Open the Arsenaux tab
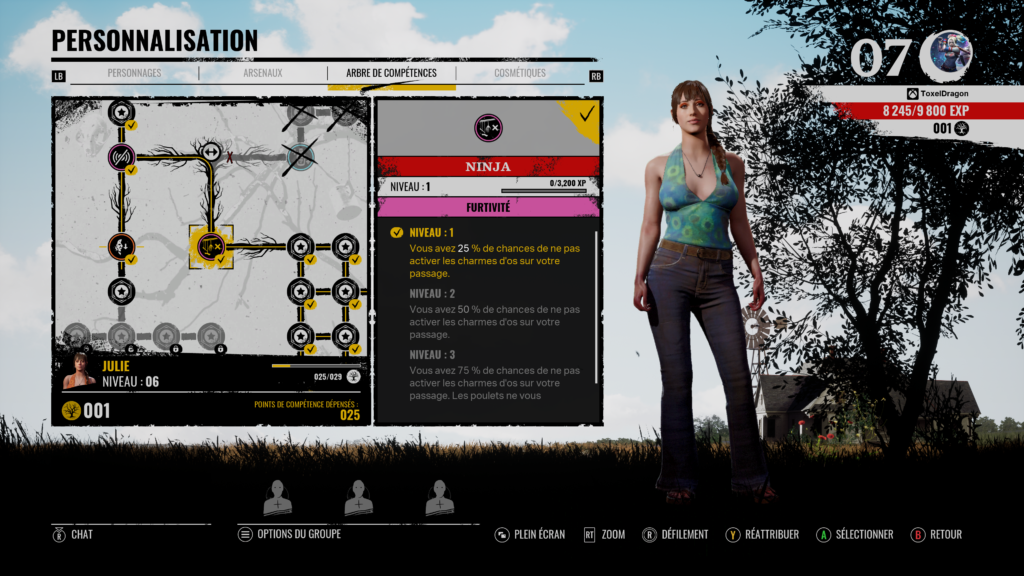The height and width of the screenshot is (576, 1024). click(x=263, y=73)
